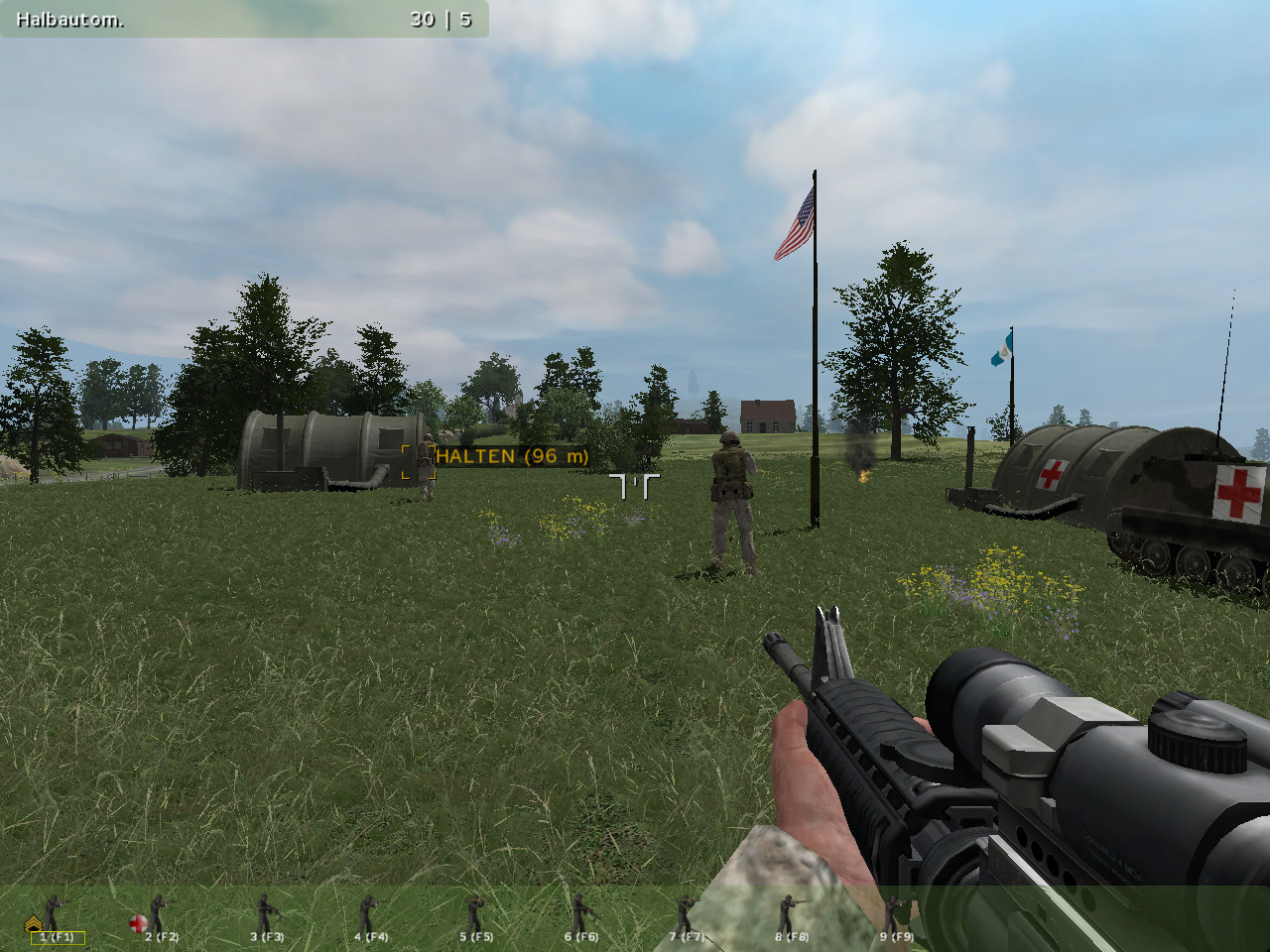The width and height of the screenshot is (1270, 952).
Task: Pick squad unit 6 (F6)
Action: (x=580, y=918)
